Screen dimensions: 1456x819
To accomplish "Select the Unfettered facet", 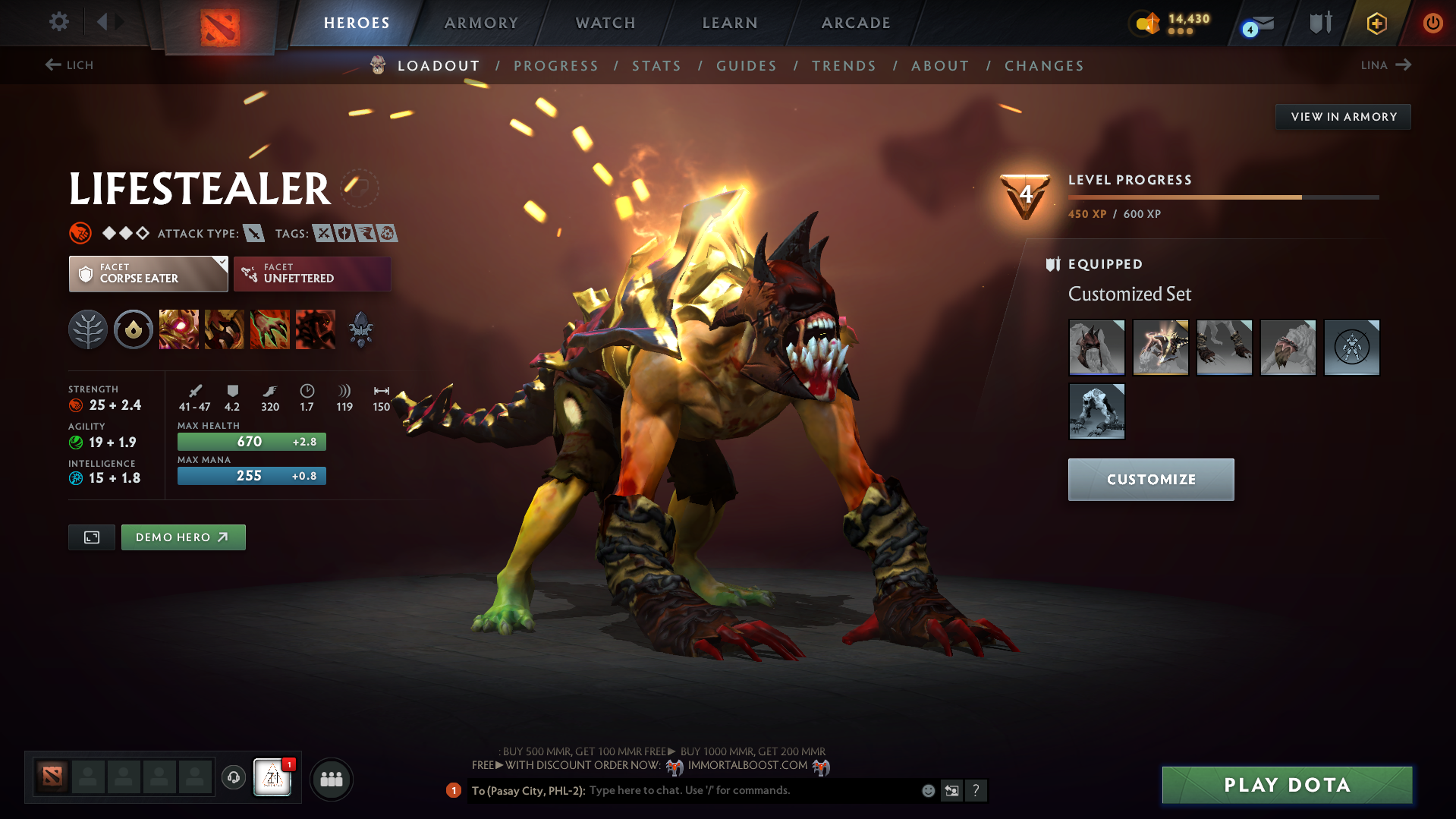I will (x=312, y=274).
